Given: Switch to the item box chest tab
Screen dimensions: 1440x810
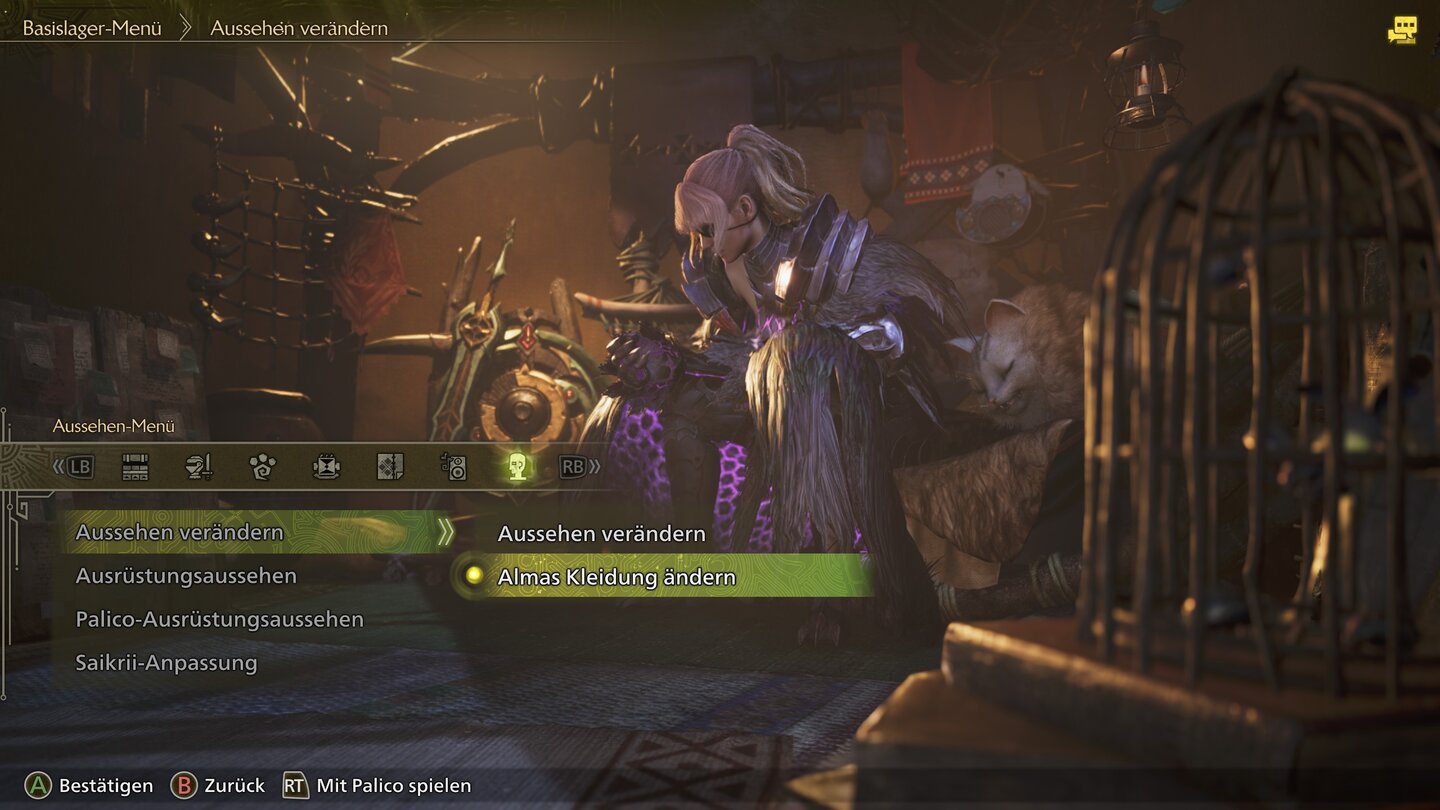Looking at the screenshot, I should 135,467.
